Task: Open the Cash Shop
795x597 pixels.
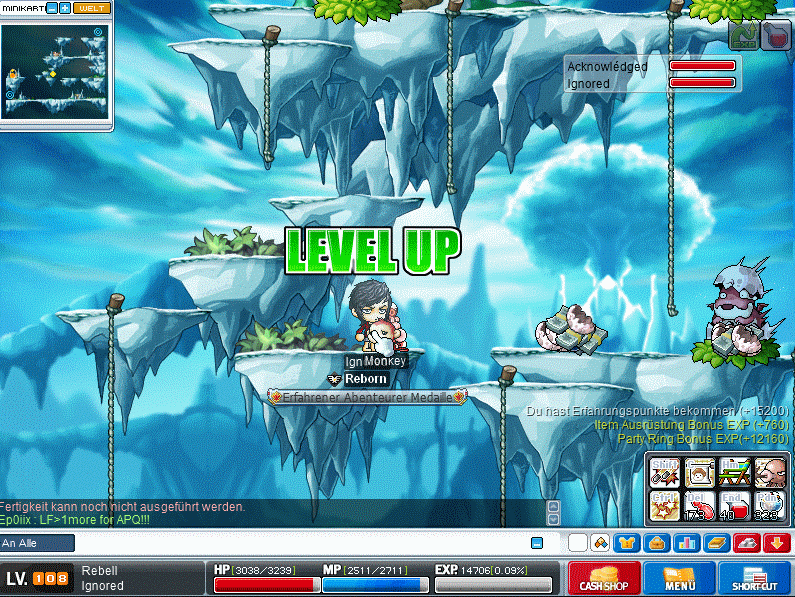Action: [x=604, y=578]
